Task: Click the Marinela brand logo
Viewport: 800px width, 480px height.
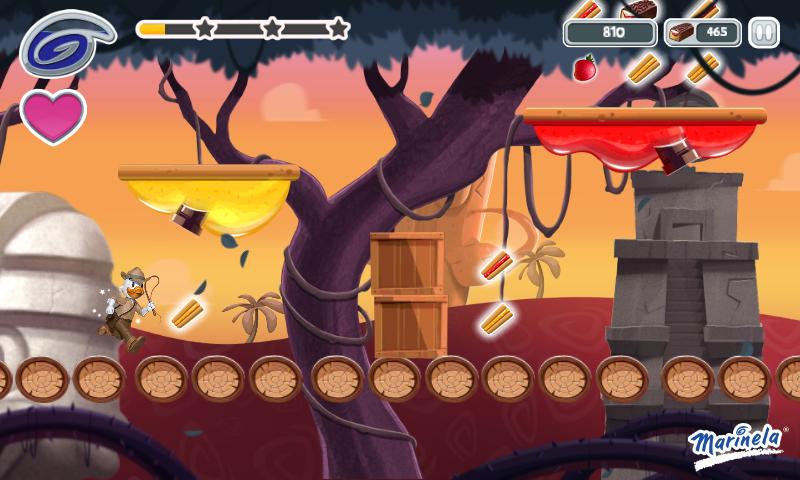Action: coord(738,443)
